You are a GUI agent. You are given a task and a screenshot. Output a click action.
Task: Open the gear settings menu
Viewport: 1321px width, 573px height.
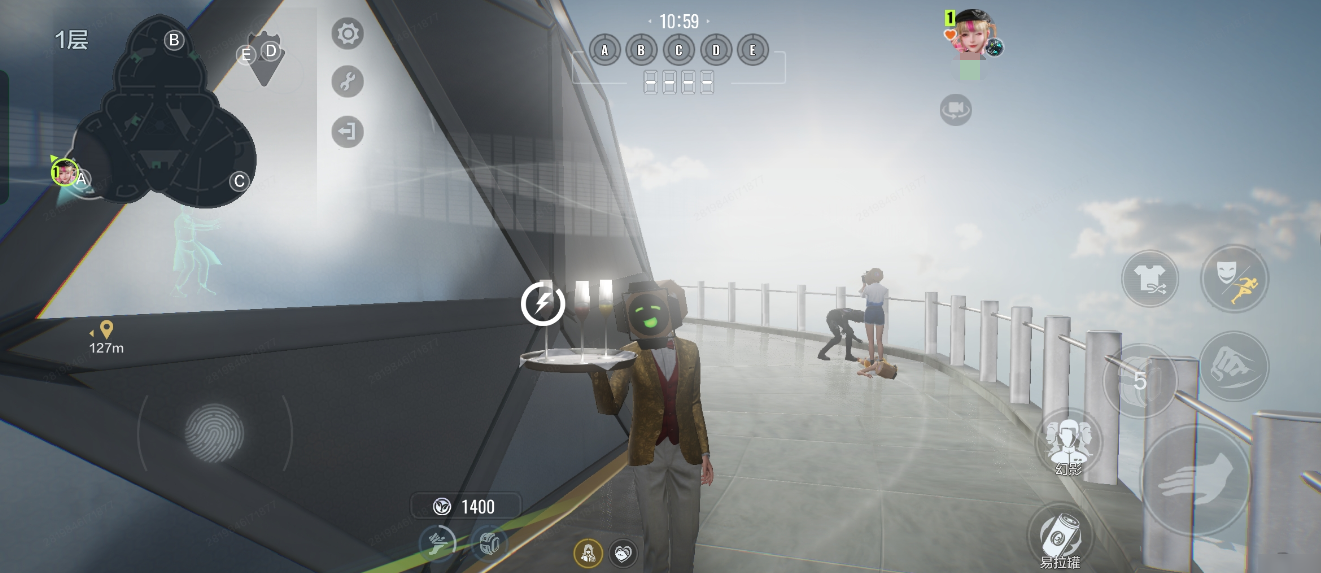coord(347,34)
